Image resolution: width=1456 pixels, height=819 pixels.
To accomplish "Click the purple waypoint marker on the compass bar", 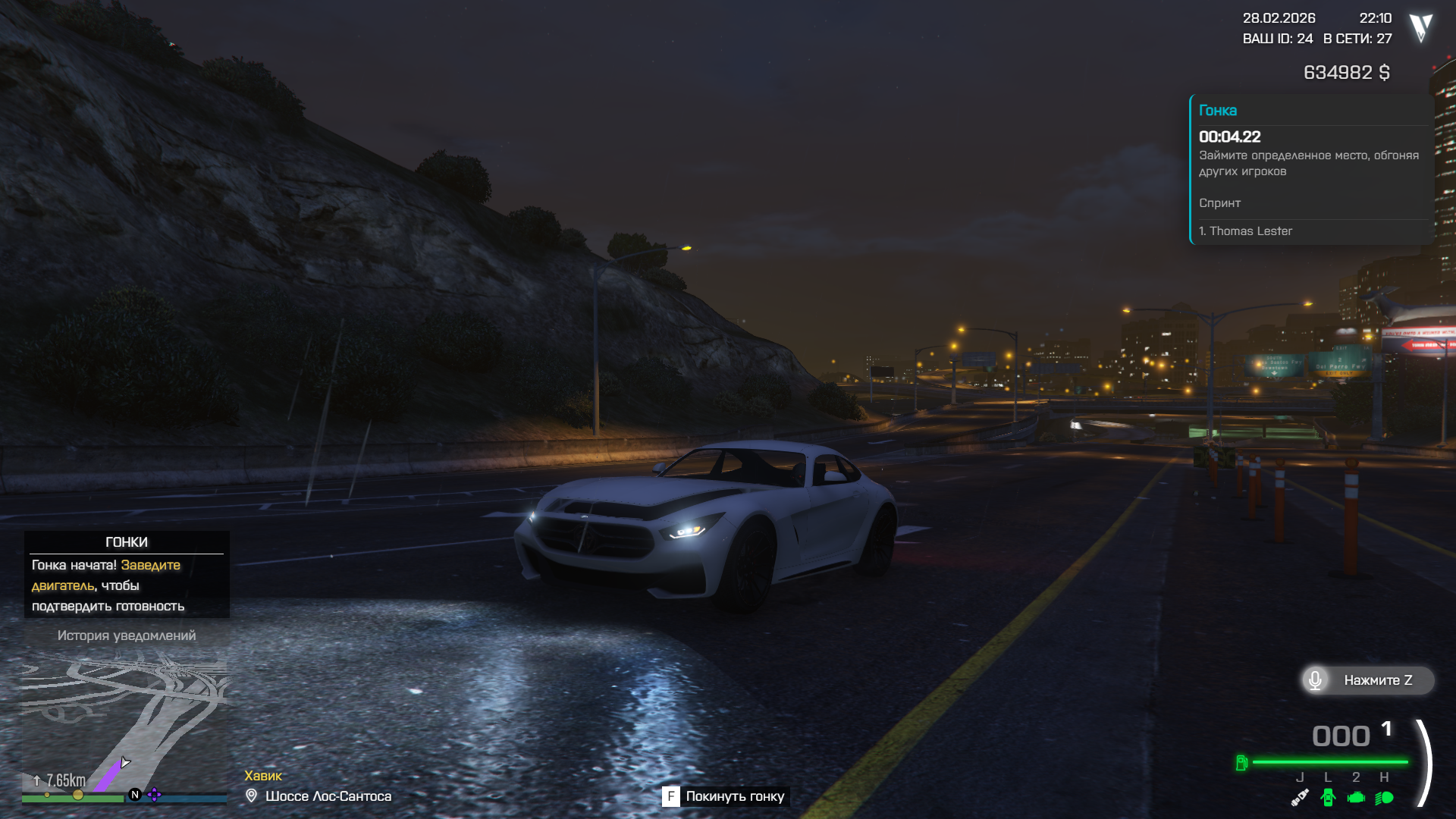I will click(155, 795).
